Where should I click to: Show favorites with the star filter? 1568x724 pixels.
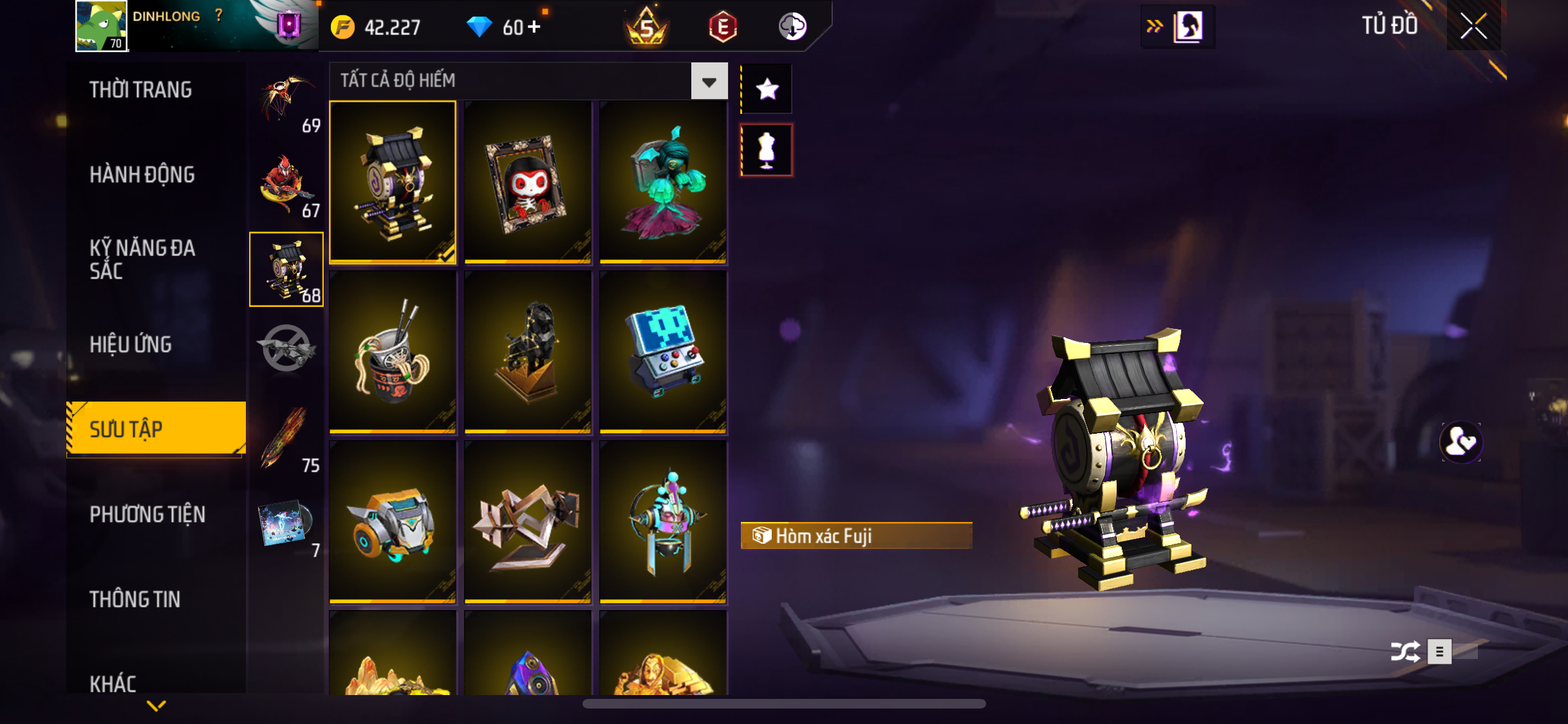point(767,89)
